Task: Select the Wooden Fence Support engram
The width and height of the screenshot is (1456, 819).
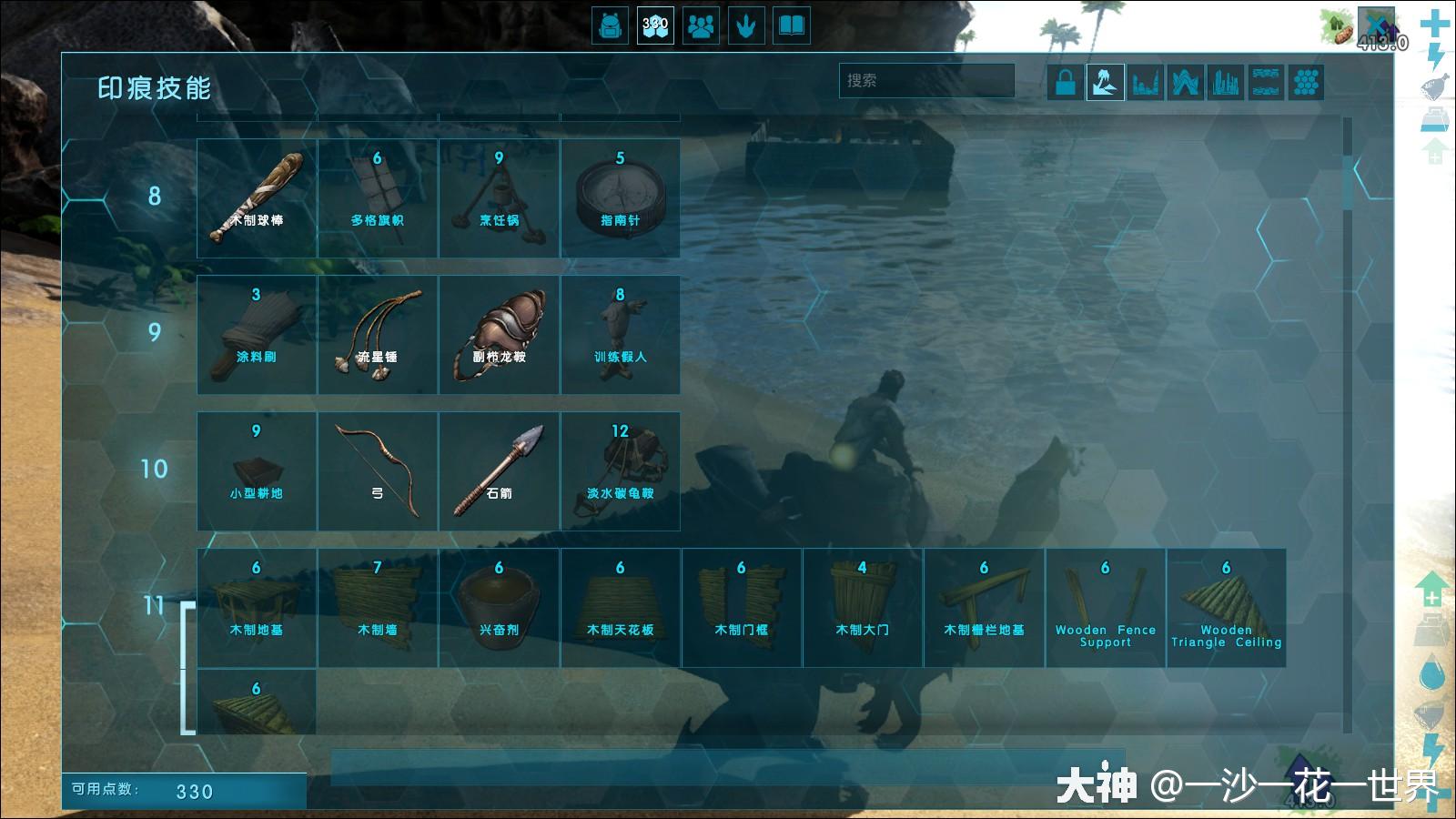Action: point(1106,608)
